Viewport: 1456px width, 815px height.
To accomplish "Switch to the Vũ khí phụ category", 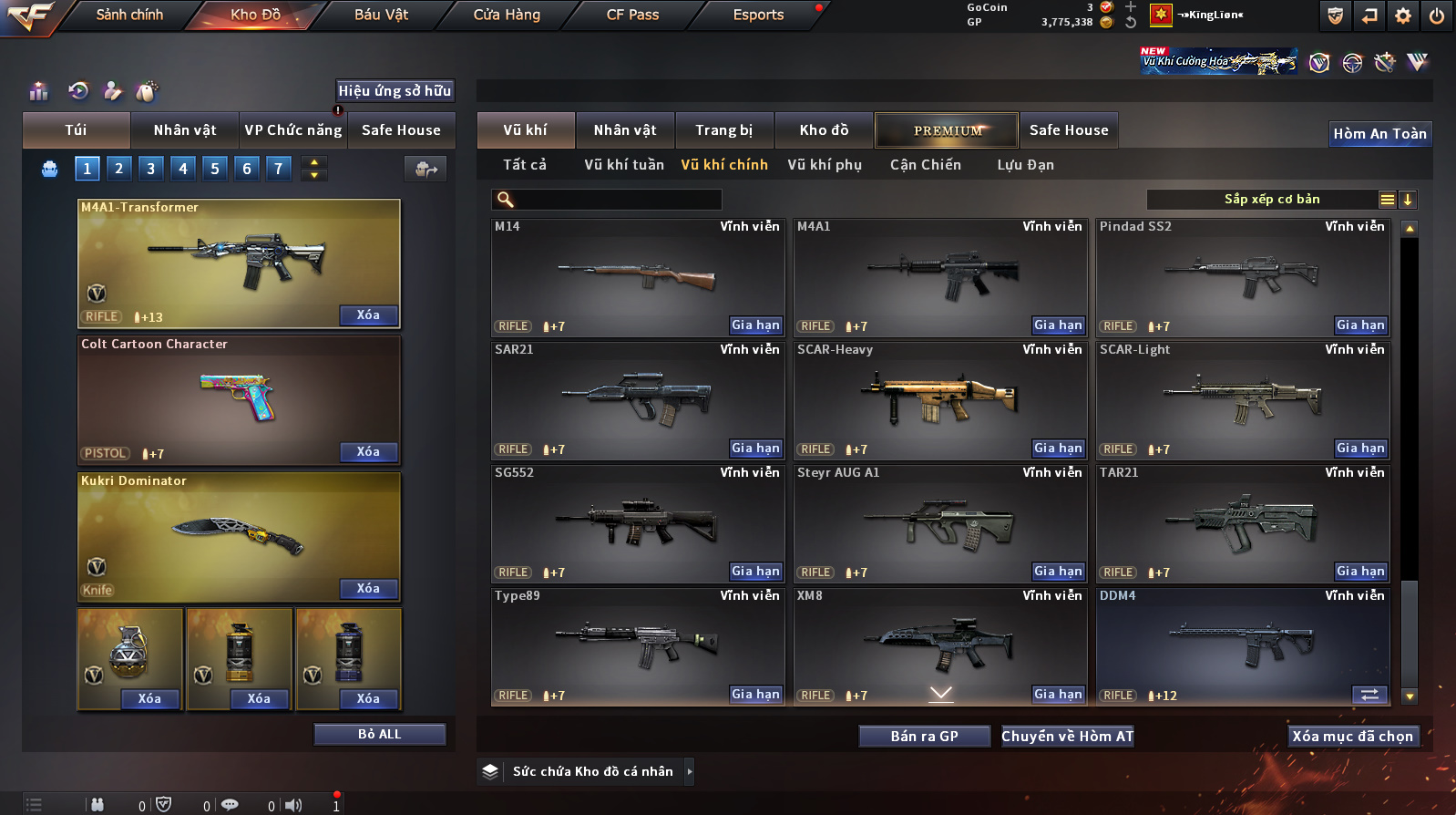I will click(x=825, y=165).
